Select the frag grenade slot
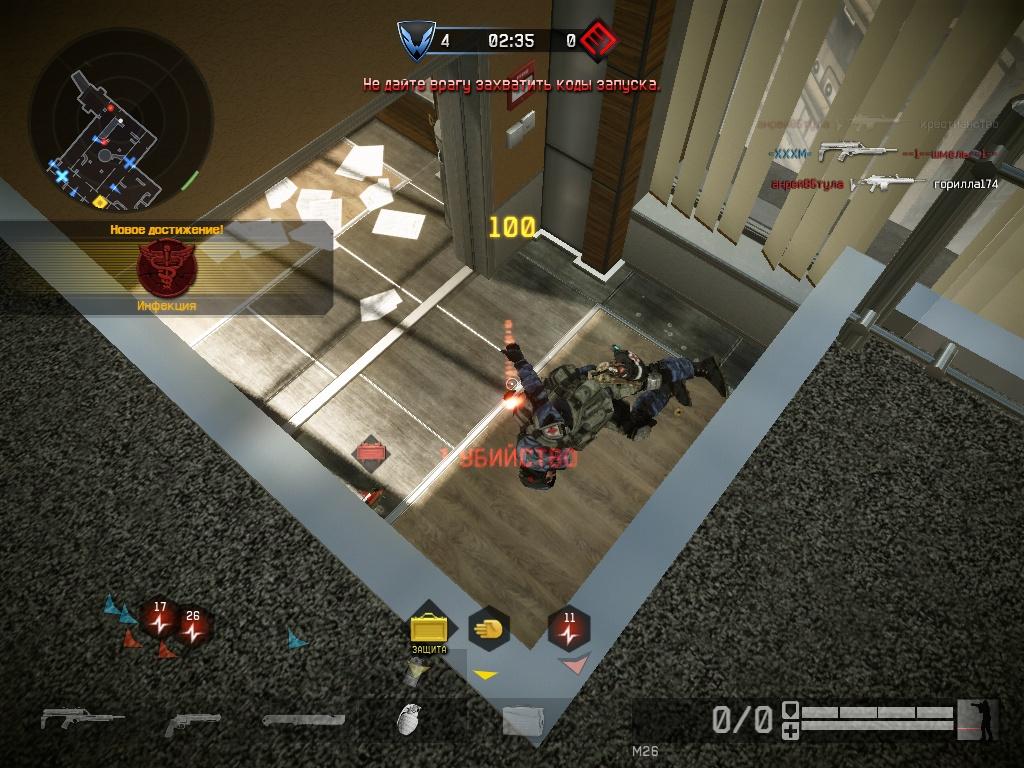 tap(408, 719)
